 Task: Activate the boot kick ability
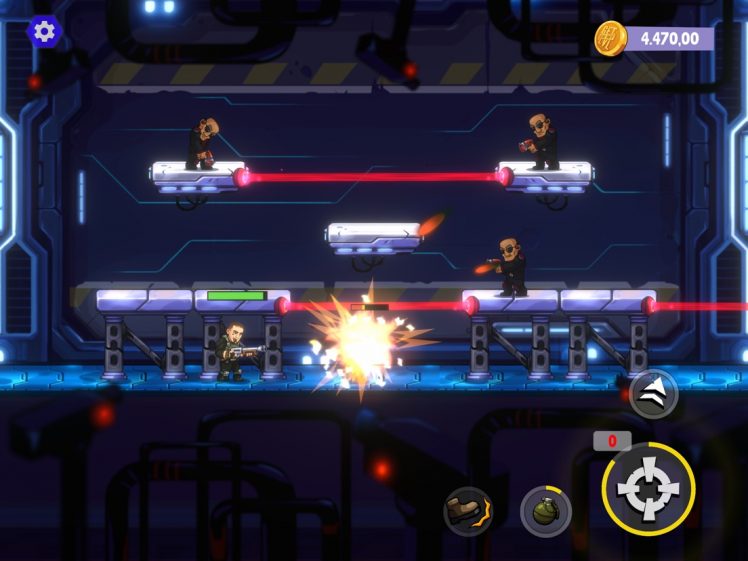click(x=468, y=511)
